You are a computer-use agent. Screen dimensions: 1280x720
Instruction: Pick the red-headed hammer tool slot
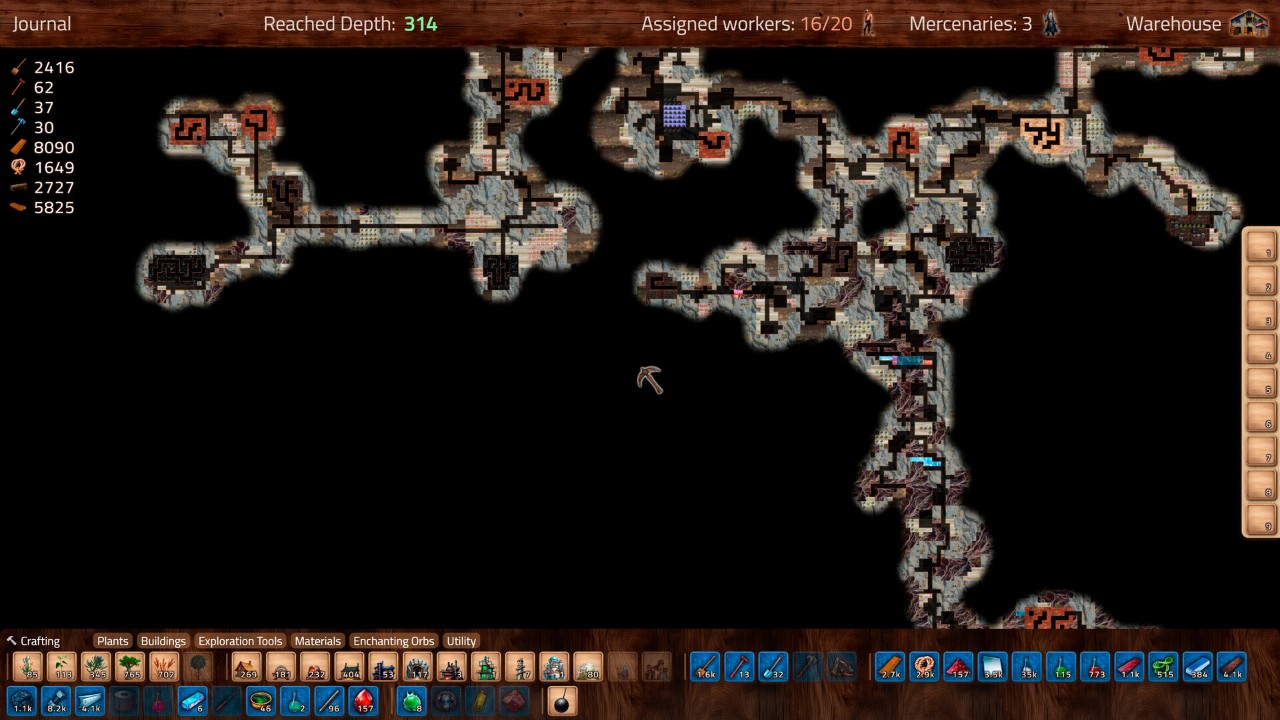(739, 667)
